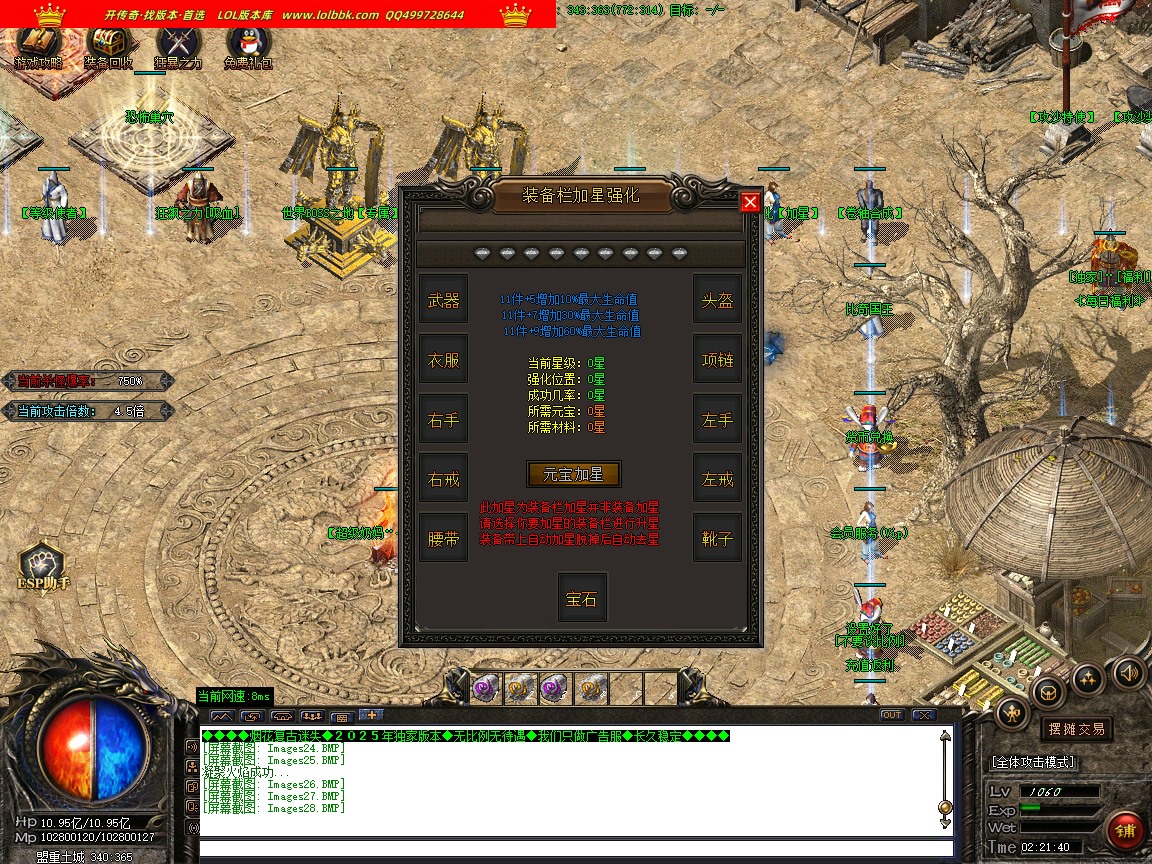The image size is (1152, 864).
Task: Open the 摆摊交易 stall trade button
Action: tap(1075, 729)
